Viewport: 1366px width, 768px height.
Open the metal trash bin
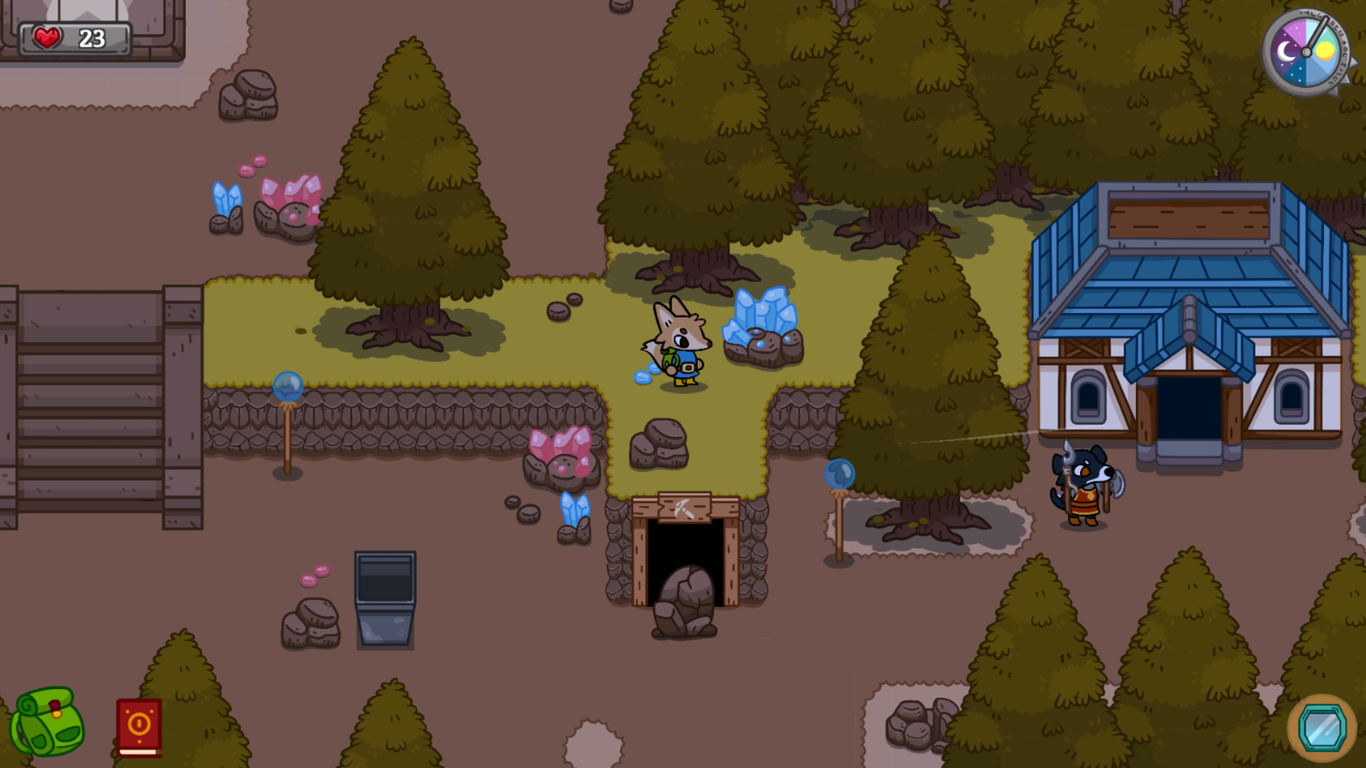tap(386, 598)
